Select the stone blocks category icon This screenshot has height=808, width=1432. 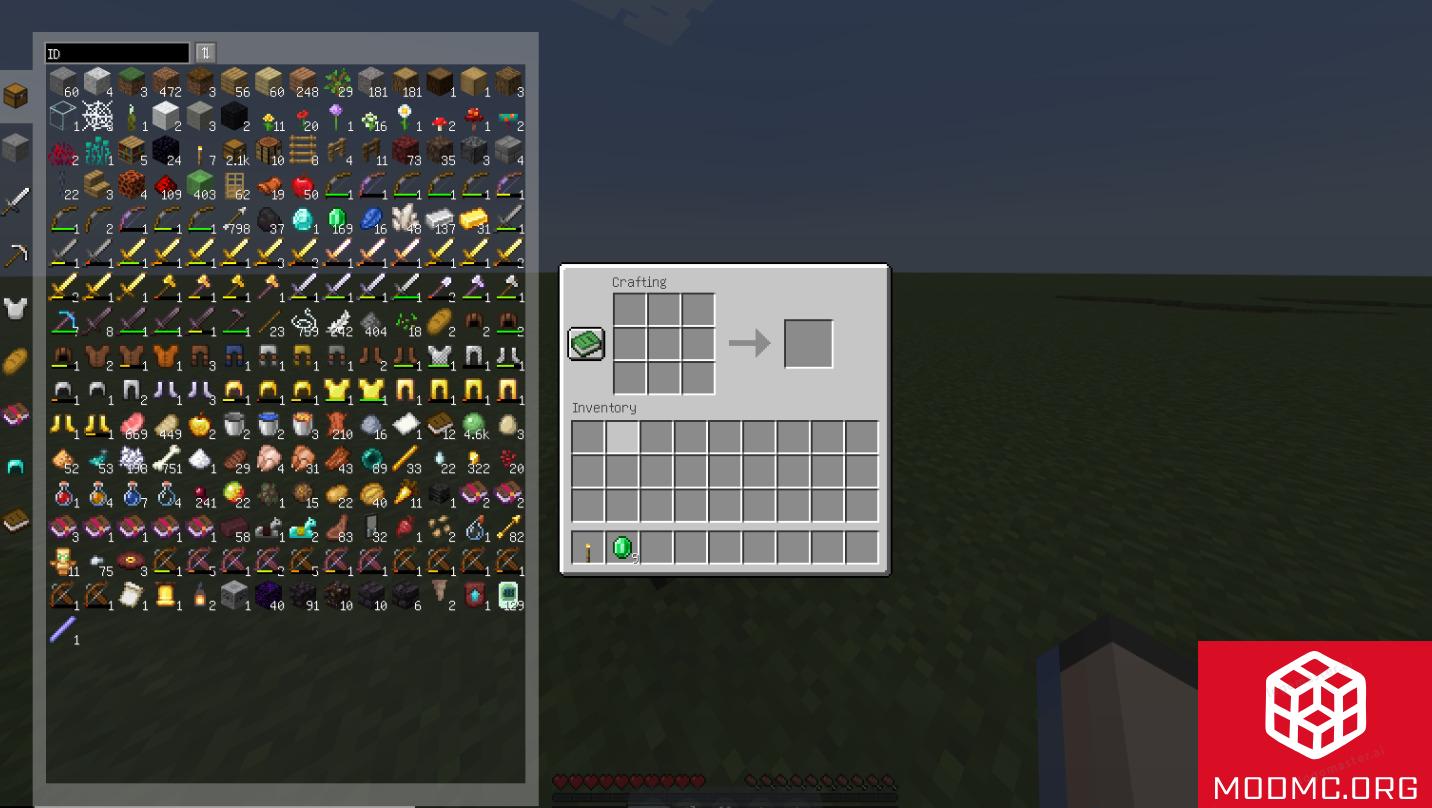coord(16,147)
